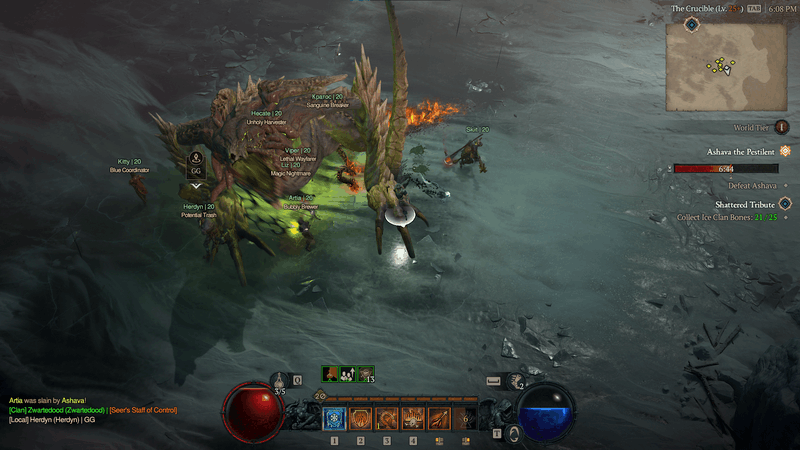Click the buff icon showing a 13 stack
This screenshot has height=450, width=800.
click(x=366, y=373)
